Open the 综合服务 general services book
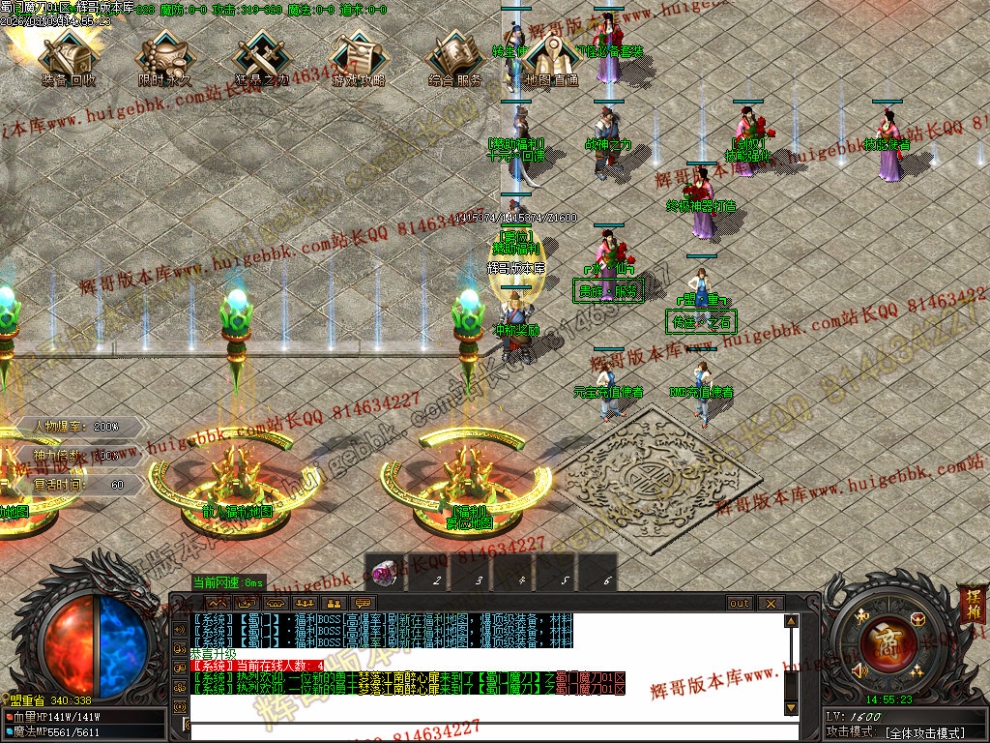Screen dimensions: 990x743 click(x=455, y=57)
